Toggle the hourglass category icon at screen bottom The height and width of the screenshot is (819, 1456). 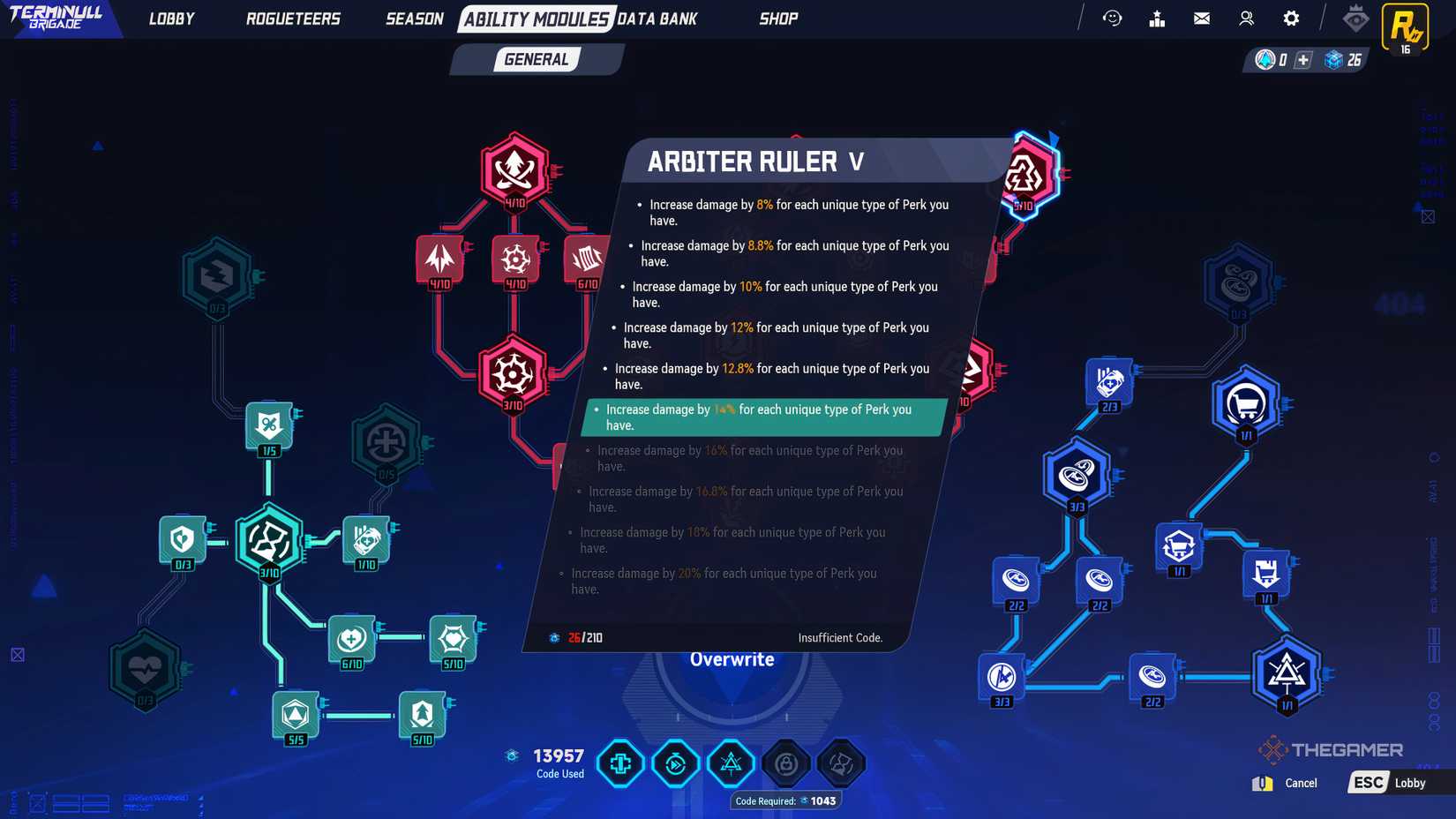pyautogui.click(x=840, y=763)
